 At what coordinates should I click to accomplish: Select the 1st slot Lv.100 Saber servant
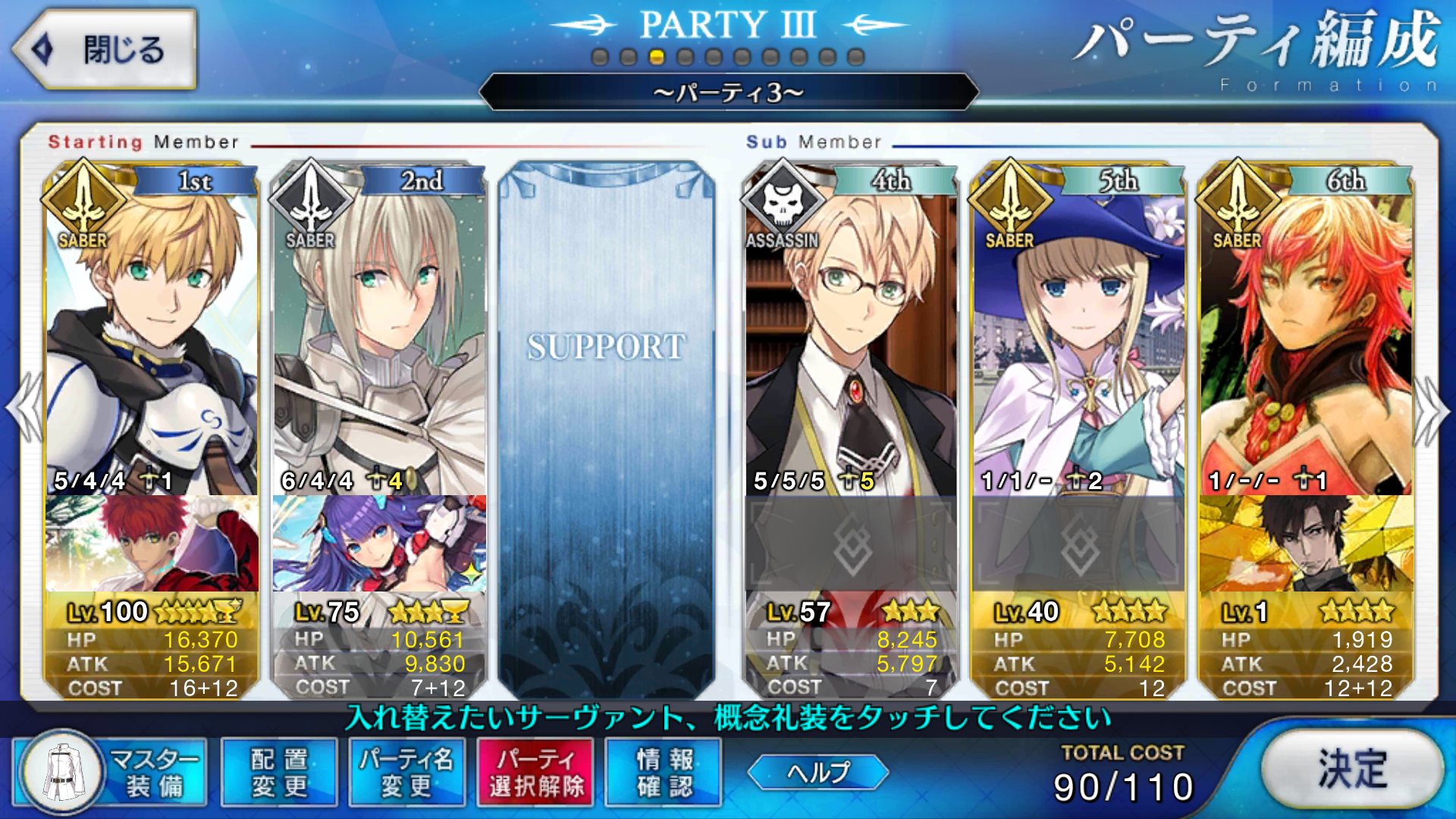152,341
